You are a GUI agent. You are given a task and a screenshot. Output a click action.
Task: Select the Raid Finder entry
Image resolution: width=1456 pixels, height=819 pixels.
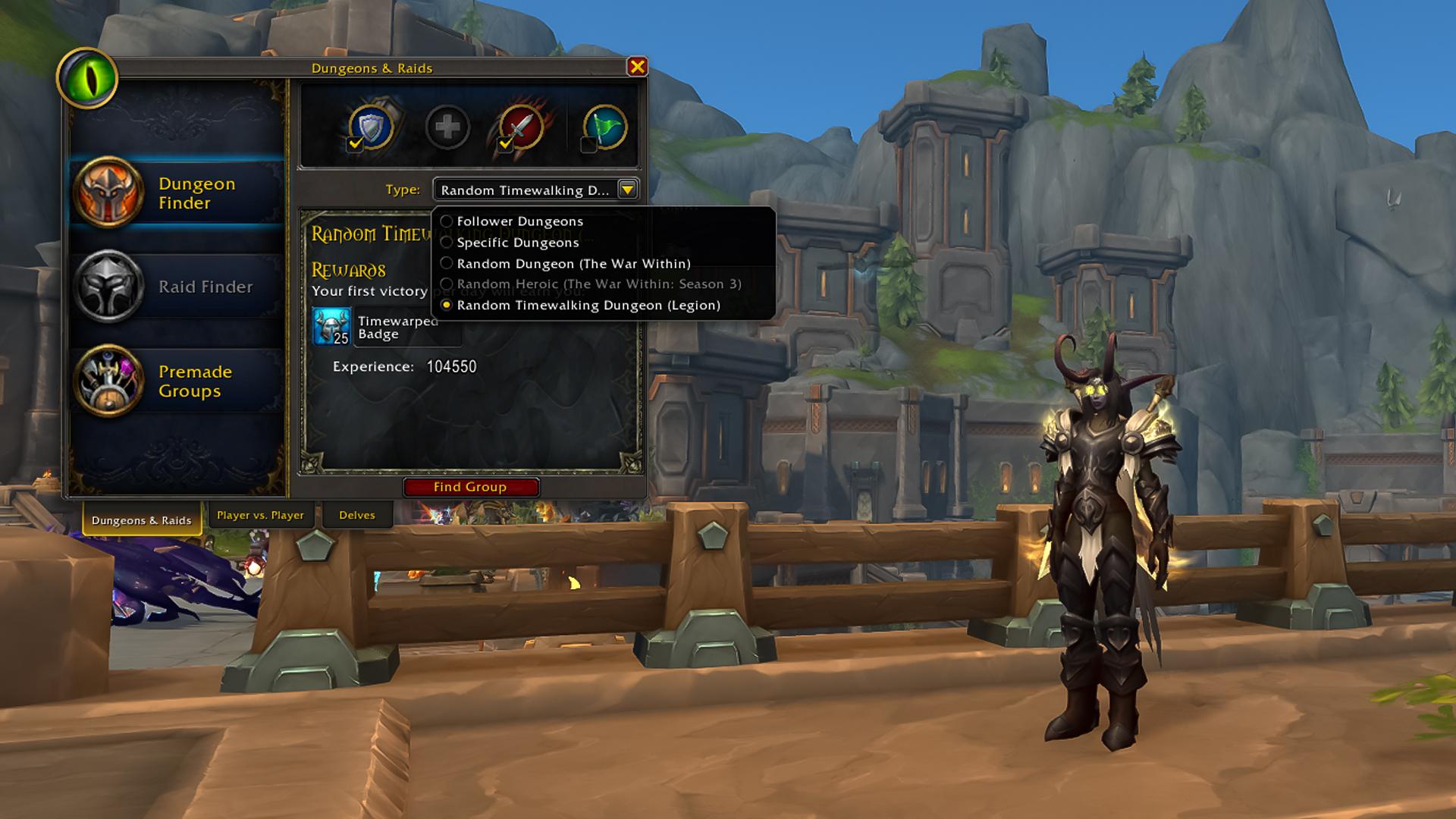click(176, 287)
